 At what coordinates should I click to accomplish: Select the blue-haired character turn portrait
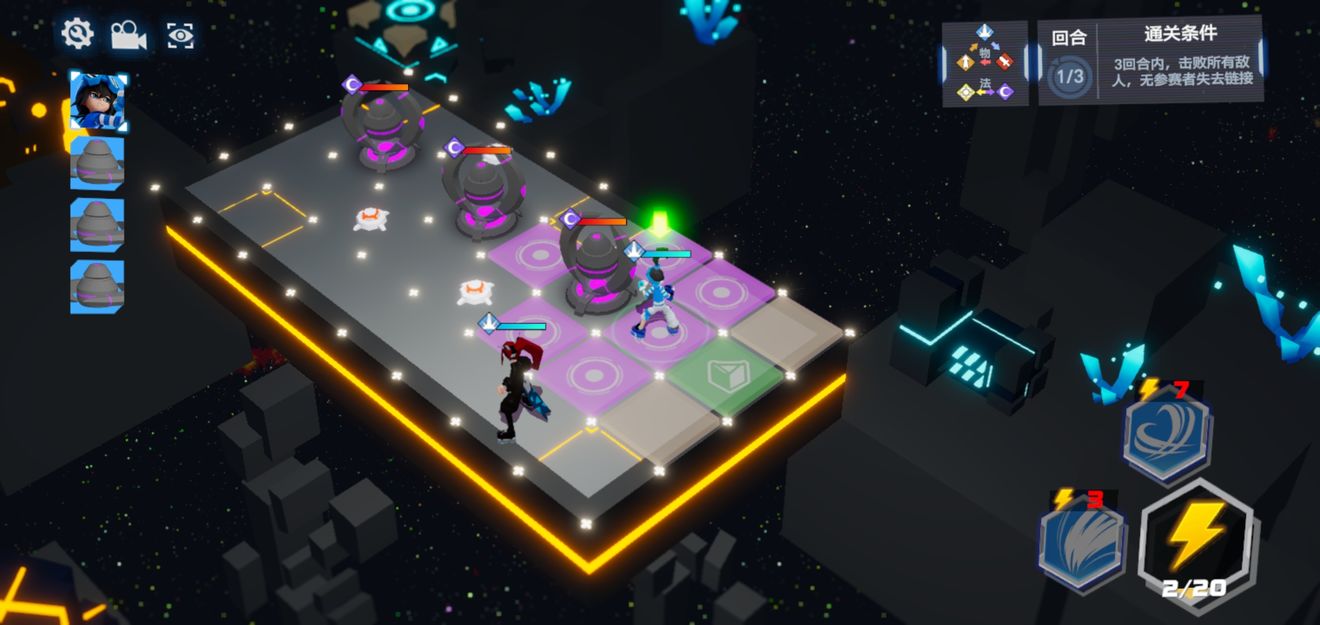point(98,101)
